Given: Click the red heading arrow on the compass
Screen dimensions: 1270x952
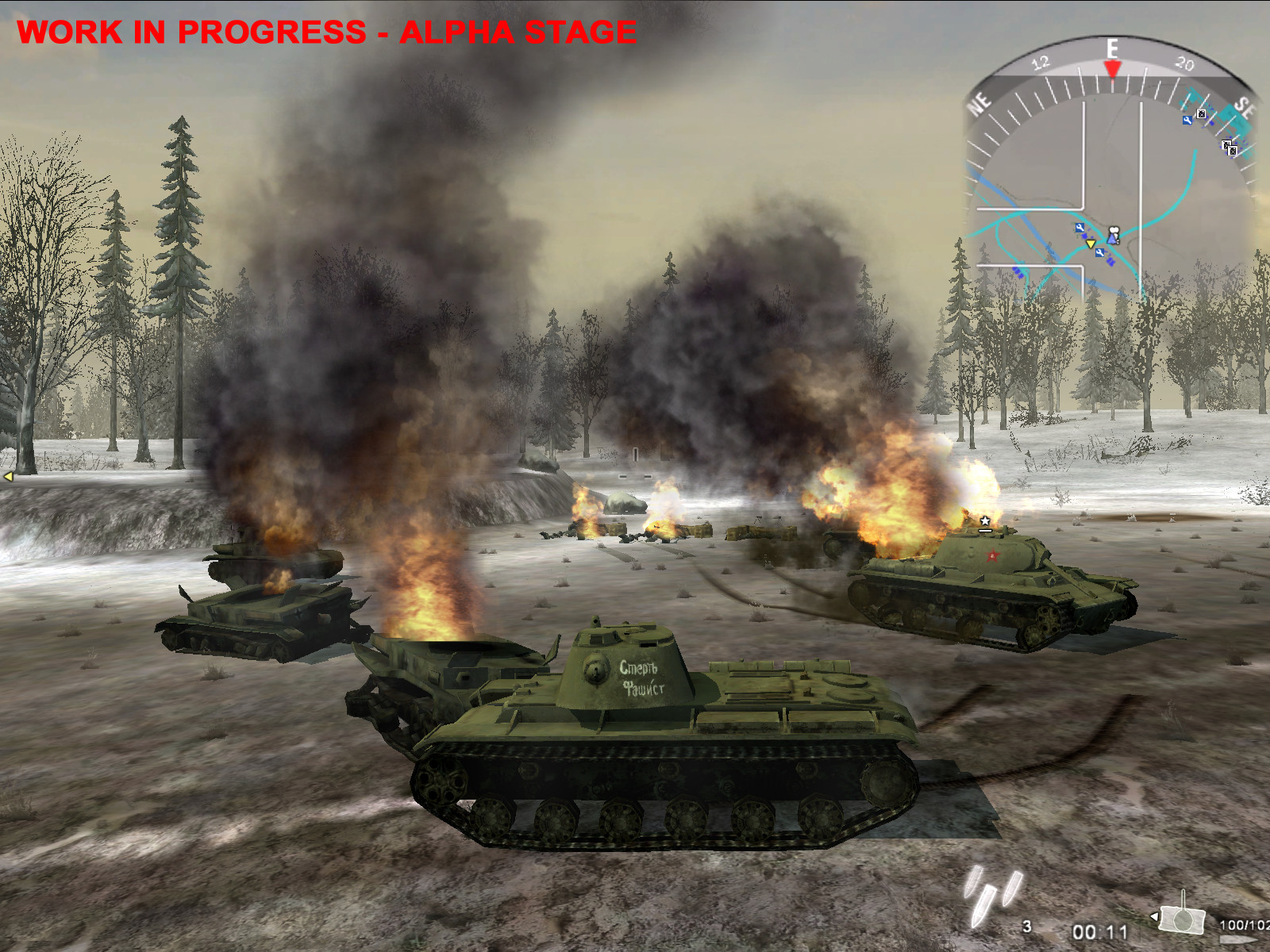Looking at the screenshot, I should tap(1113, 67).
